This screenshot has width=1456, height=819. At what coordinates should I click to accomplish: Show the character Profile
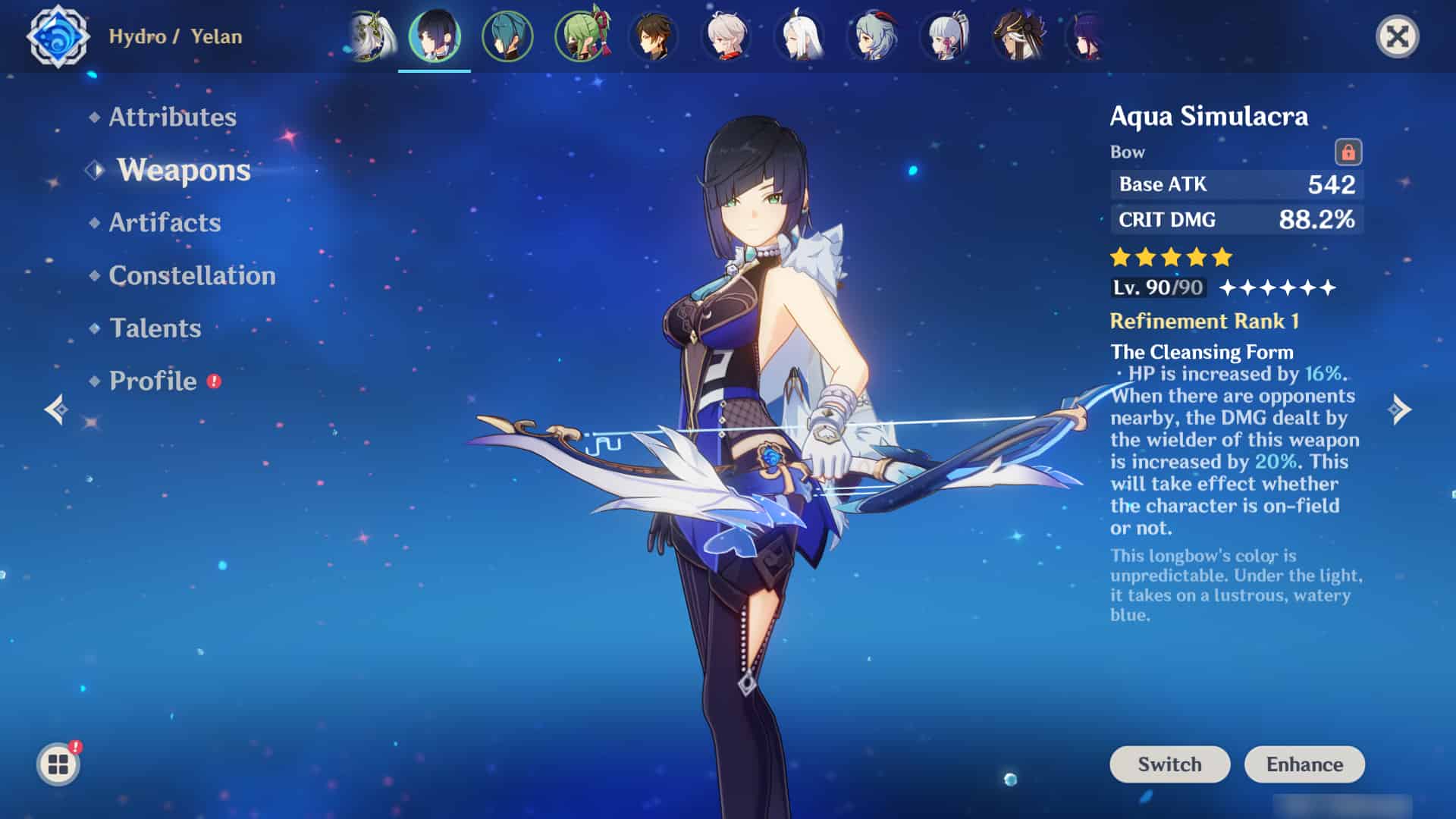coord(153,381)
